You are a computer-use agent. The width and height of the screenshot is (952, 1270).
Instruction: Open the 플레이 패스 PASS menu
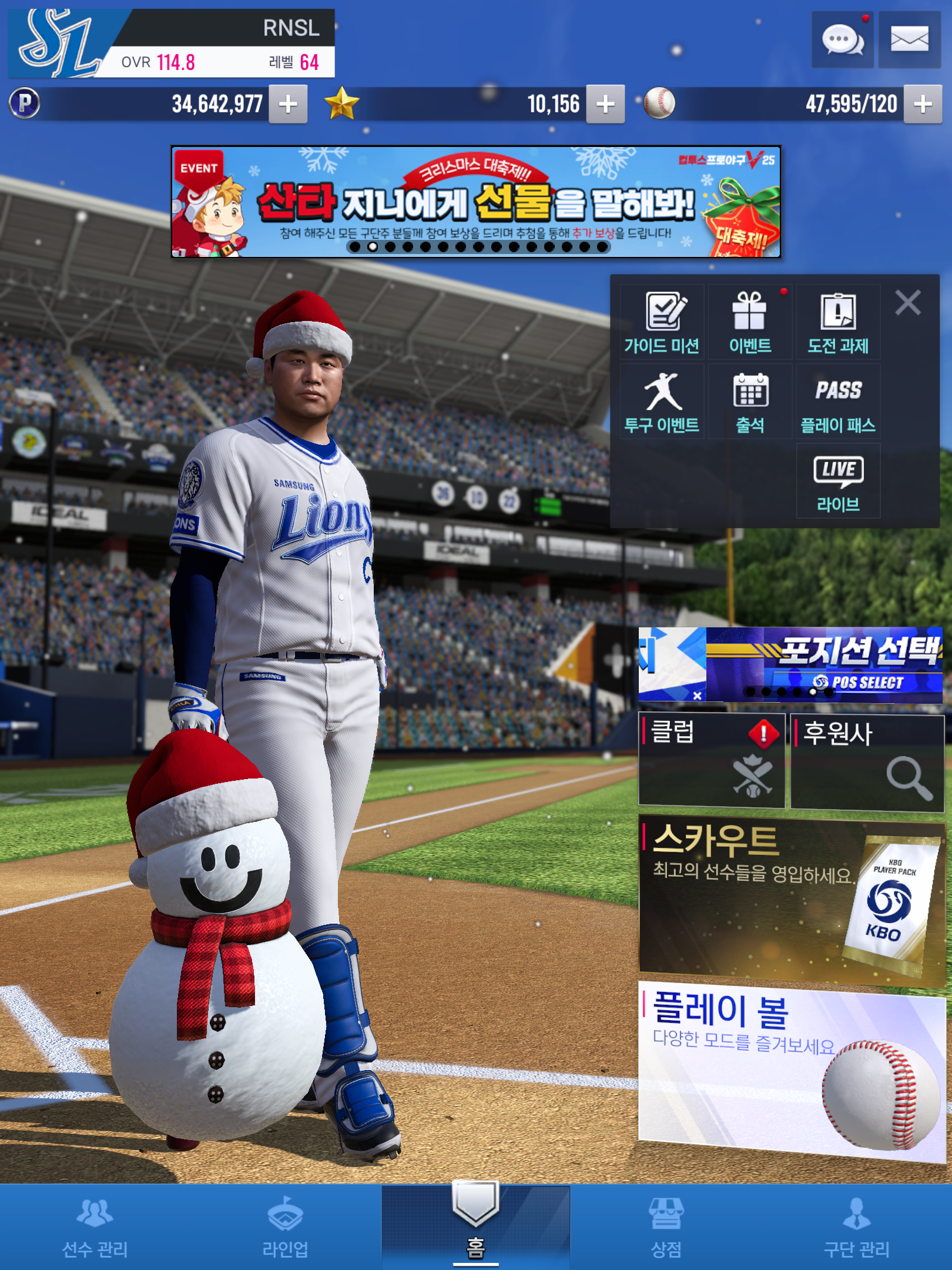pyautogui.click(x=838, y=402)
